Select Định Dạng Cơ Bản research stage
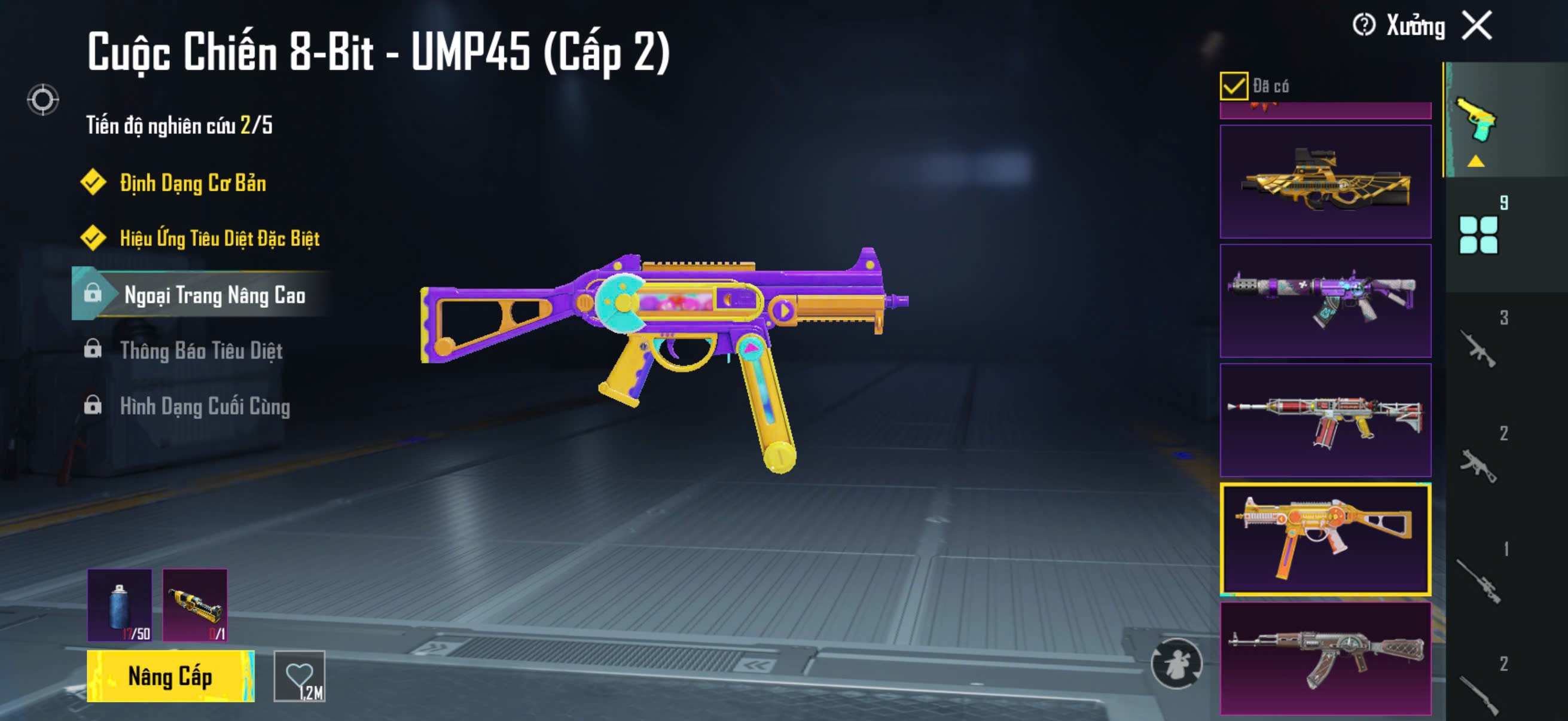Screen dimensions: 1568x721 (193, 183)
